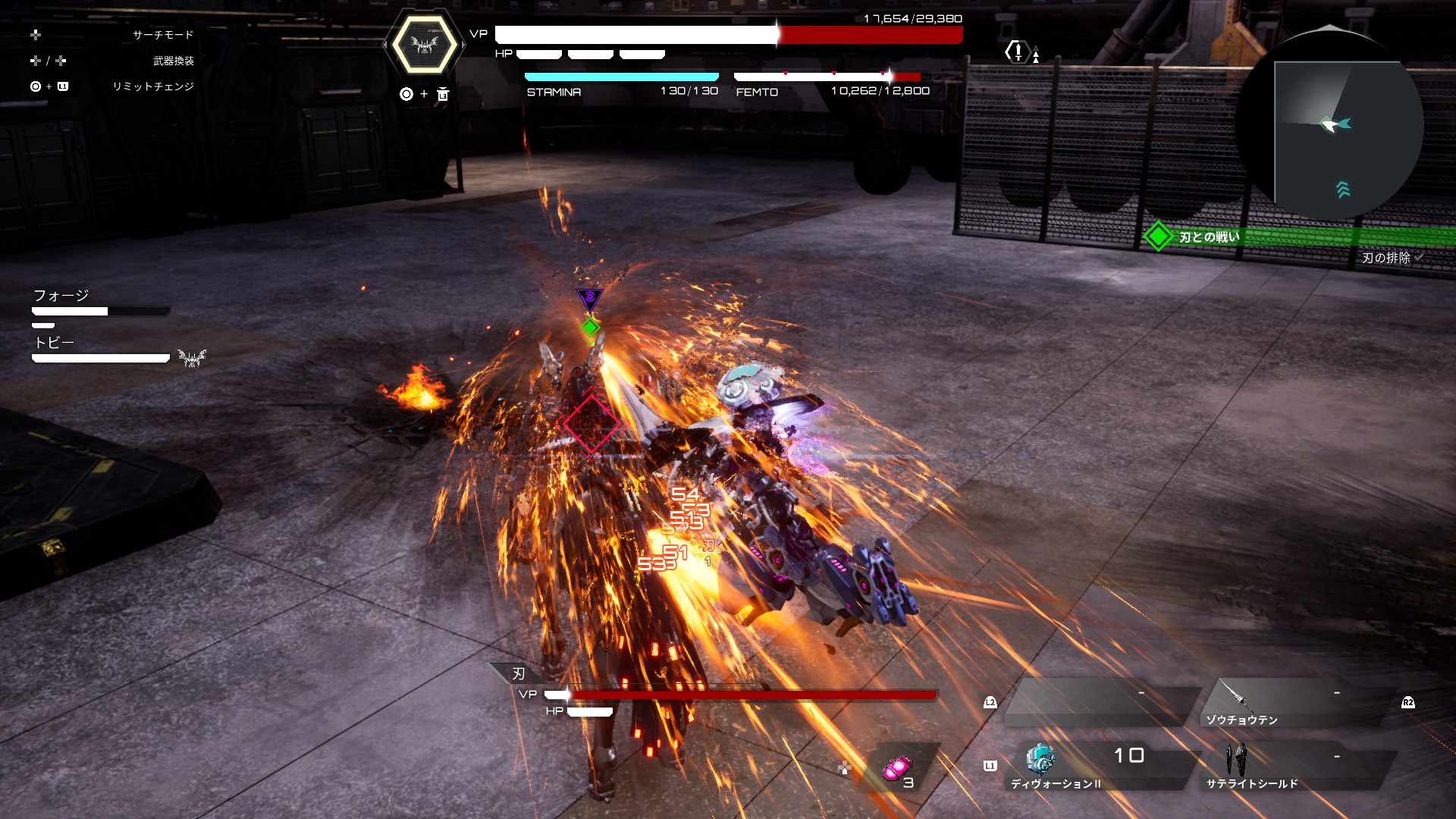Select ally フォージ in the party list
The width and height of the screenshot is (1456, 819).
click(61, 296)
